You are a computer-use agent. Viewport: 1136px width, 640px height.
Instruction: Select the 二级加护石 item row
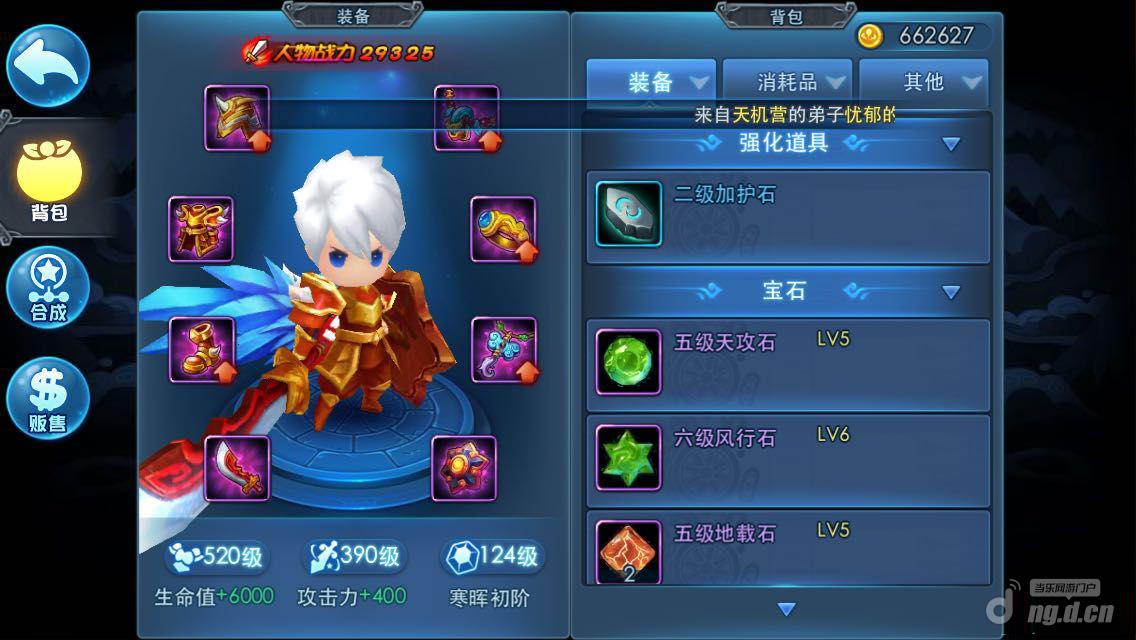788,216
